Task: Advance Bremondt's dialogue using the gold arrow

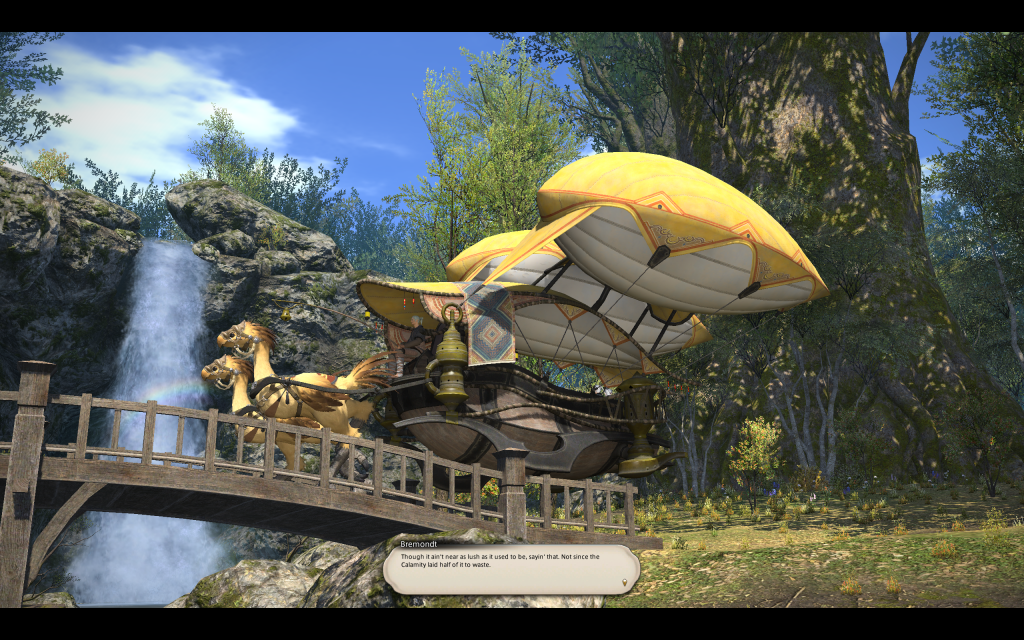Action: coord(626,581)
